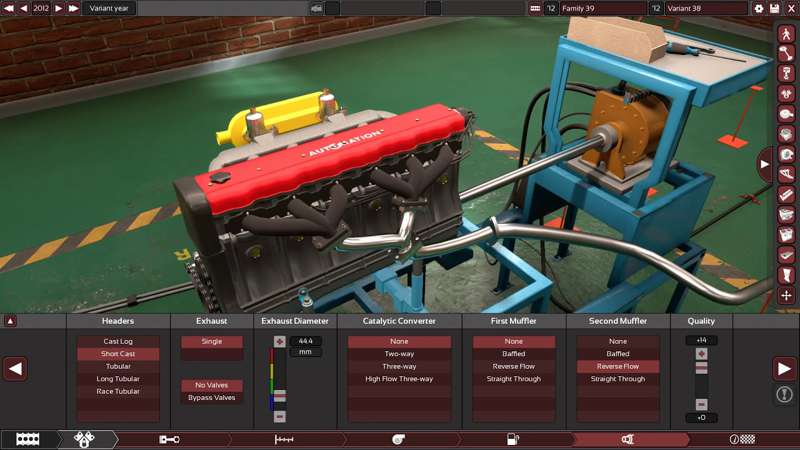
Task: Pick Long Tubular headers
Action: pyautogui.click(x=118, y=379)
